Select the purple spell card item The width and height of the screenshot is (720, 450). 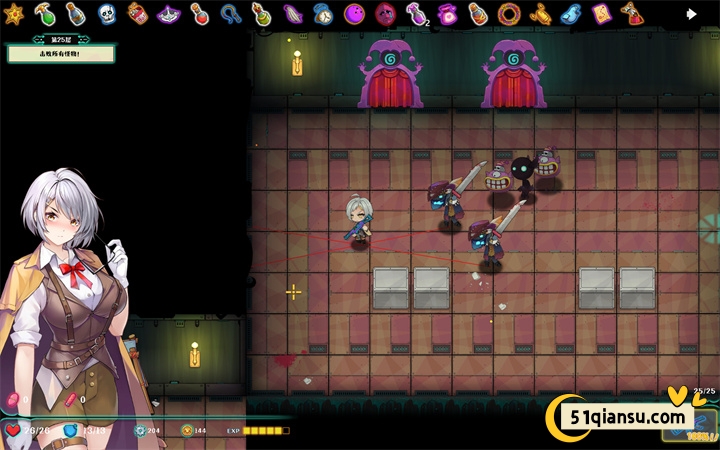[601, 13]
